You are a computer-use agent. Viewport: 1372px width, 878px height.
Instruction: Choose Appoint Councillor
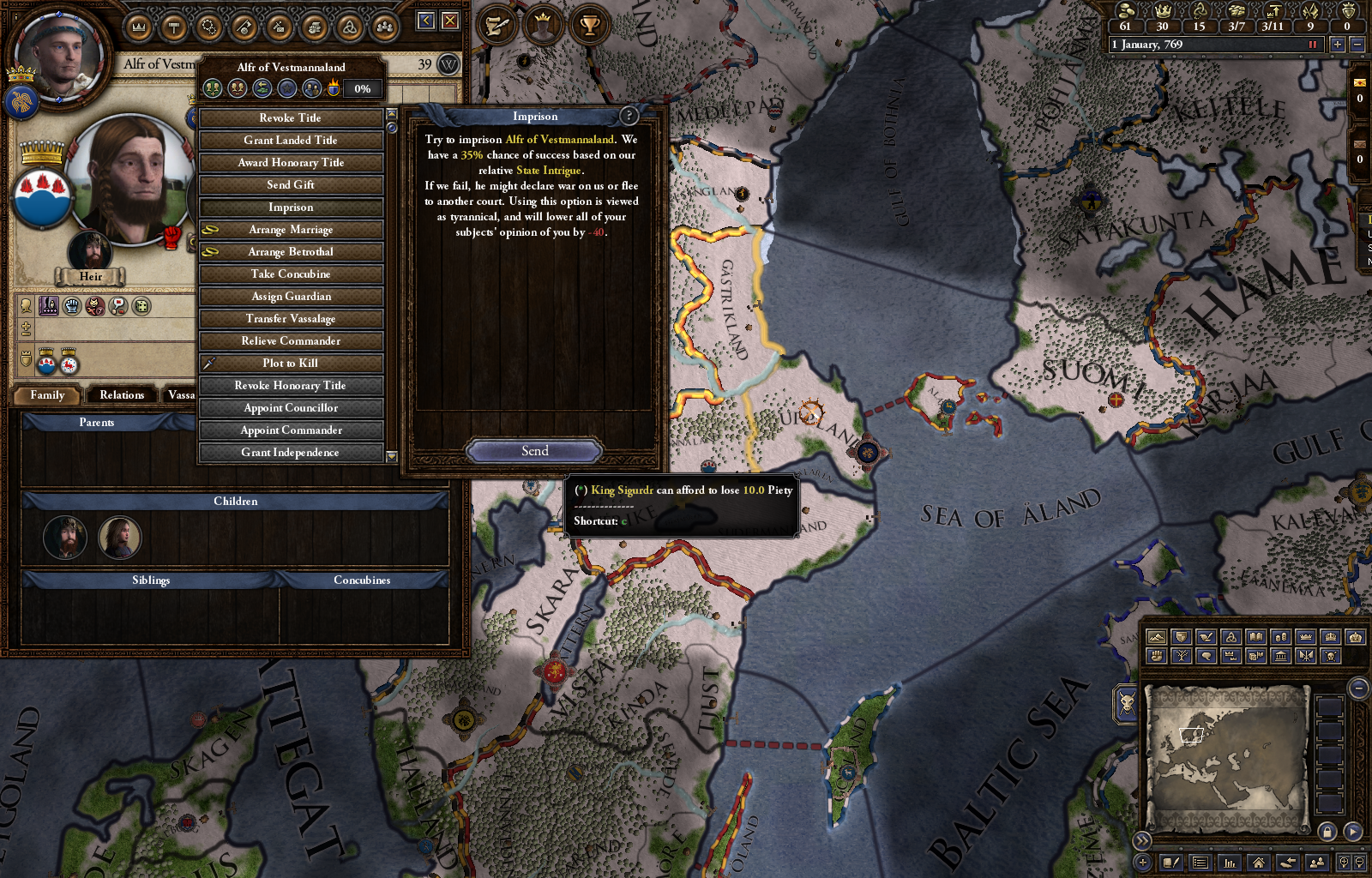(291, 407)
